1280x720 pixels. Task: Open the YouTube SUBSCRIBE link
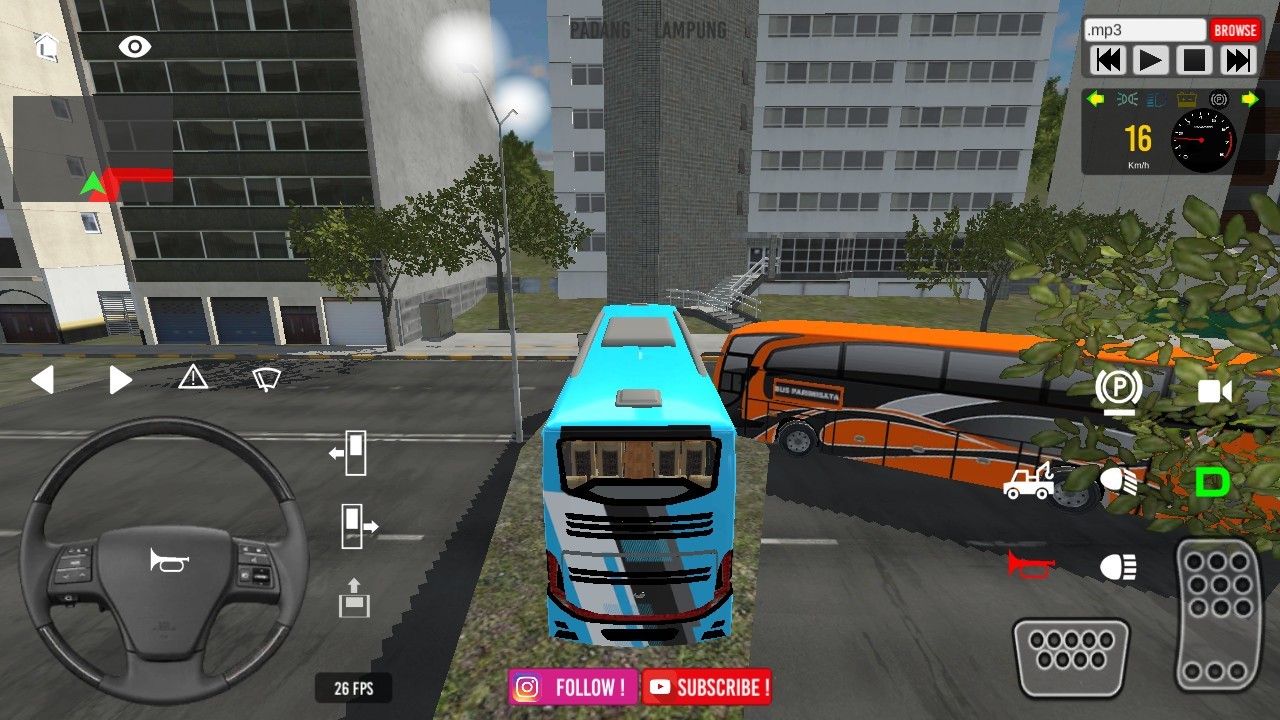click(x=708, y=687)
